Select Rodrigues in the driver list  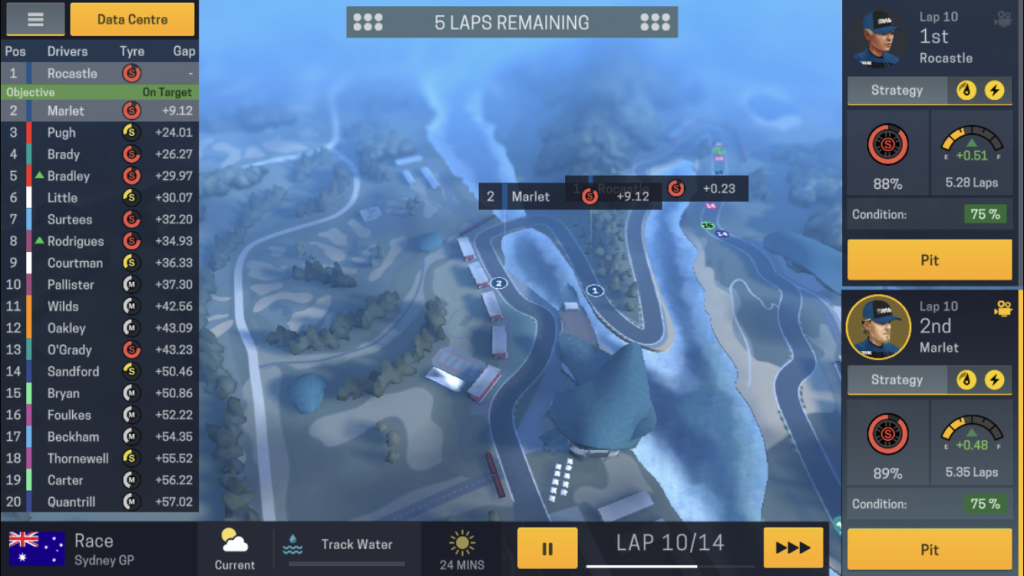click(x=100, y=241)
